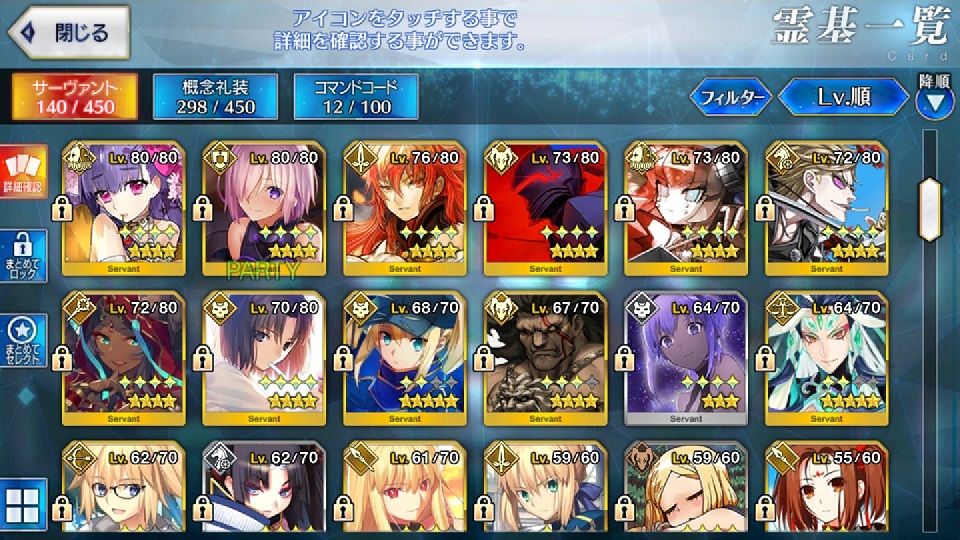Open the コマンドコード tab

click(357, 96)
